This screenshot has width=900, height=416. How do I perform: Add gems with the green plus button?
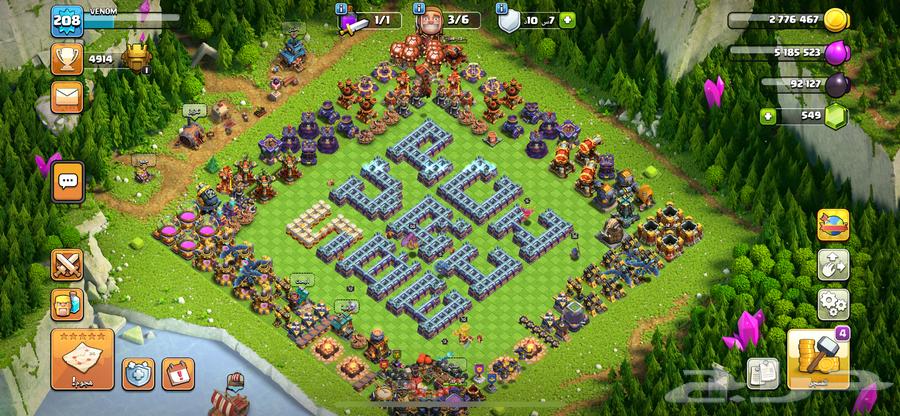point(769,116)
